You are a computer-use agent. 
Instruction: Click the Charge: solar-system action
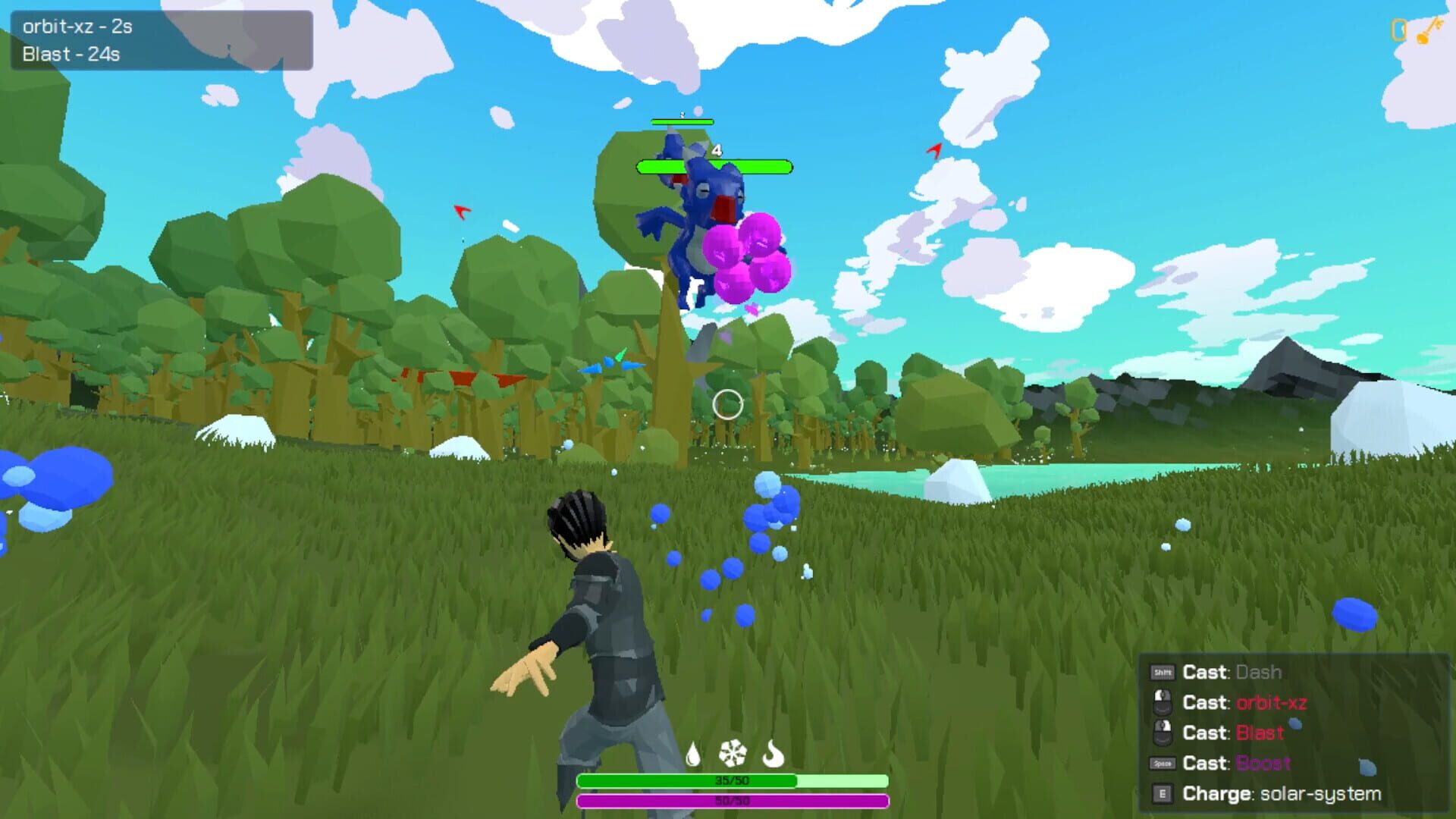(x=1282, y=794)
